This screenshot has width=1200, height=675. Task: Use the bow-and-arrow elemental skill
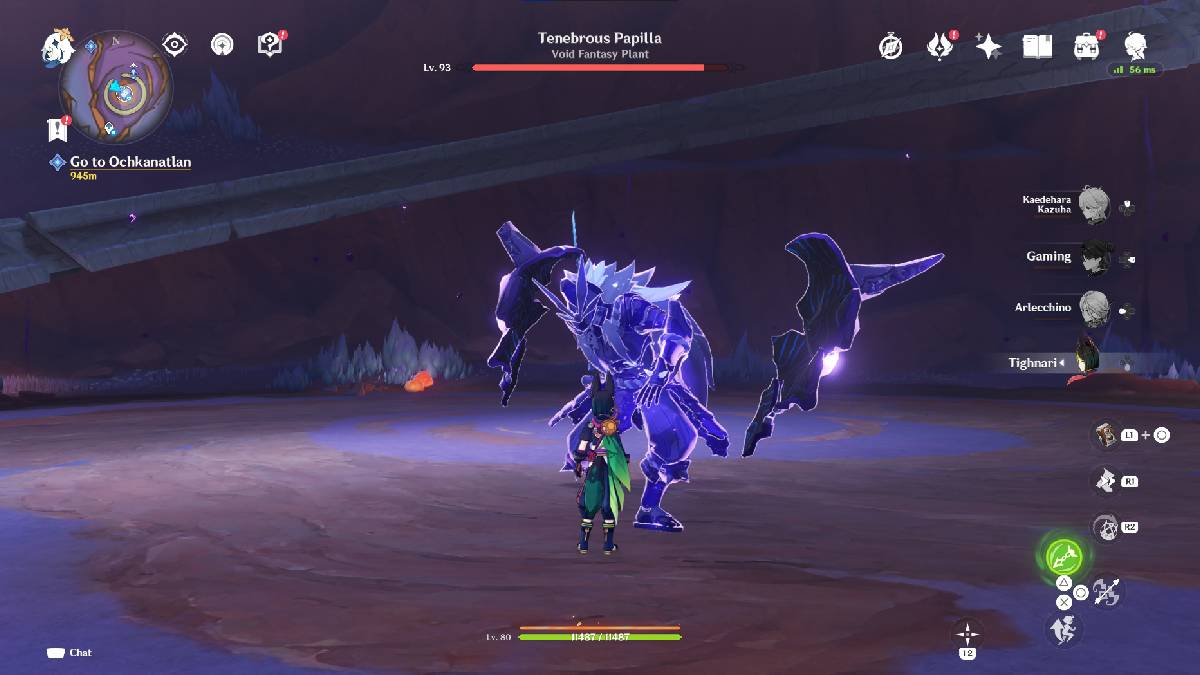click(x=1107, y=591)
